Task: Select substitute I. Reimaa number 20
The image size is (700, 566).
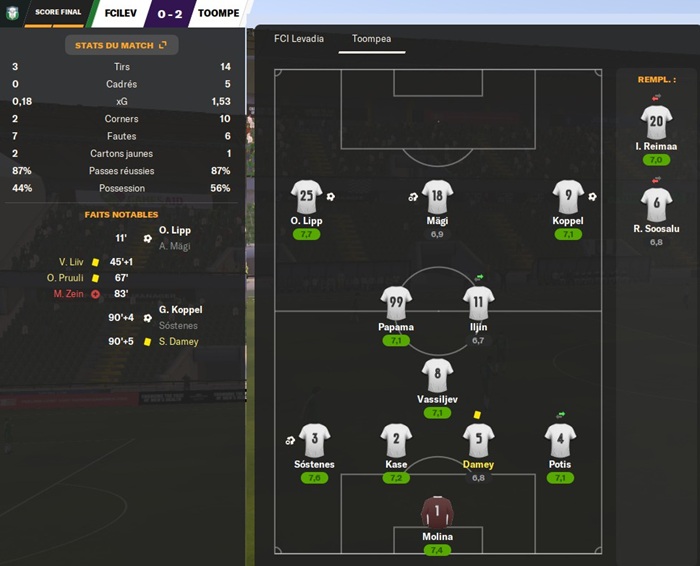Action: (x=656, y=123)
